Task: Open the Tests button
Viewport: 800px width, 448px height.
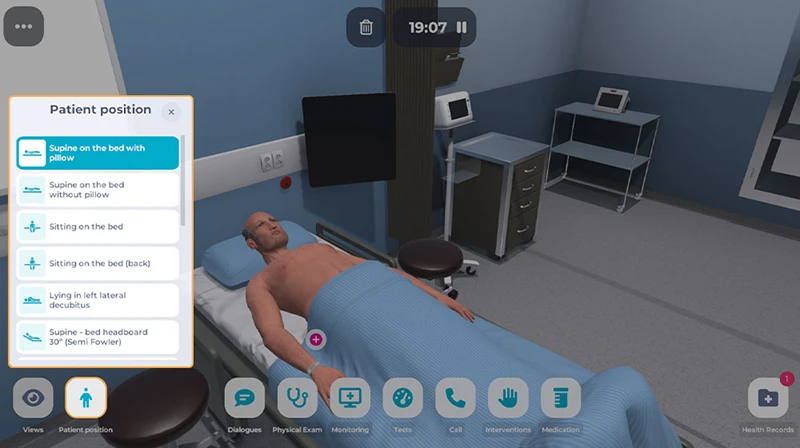Action: tap(403, 398)
